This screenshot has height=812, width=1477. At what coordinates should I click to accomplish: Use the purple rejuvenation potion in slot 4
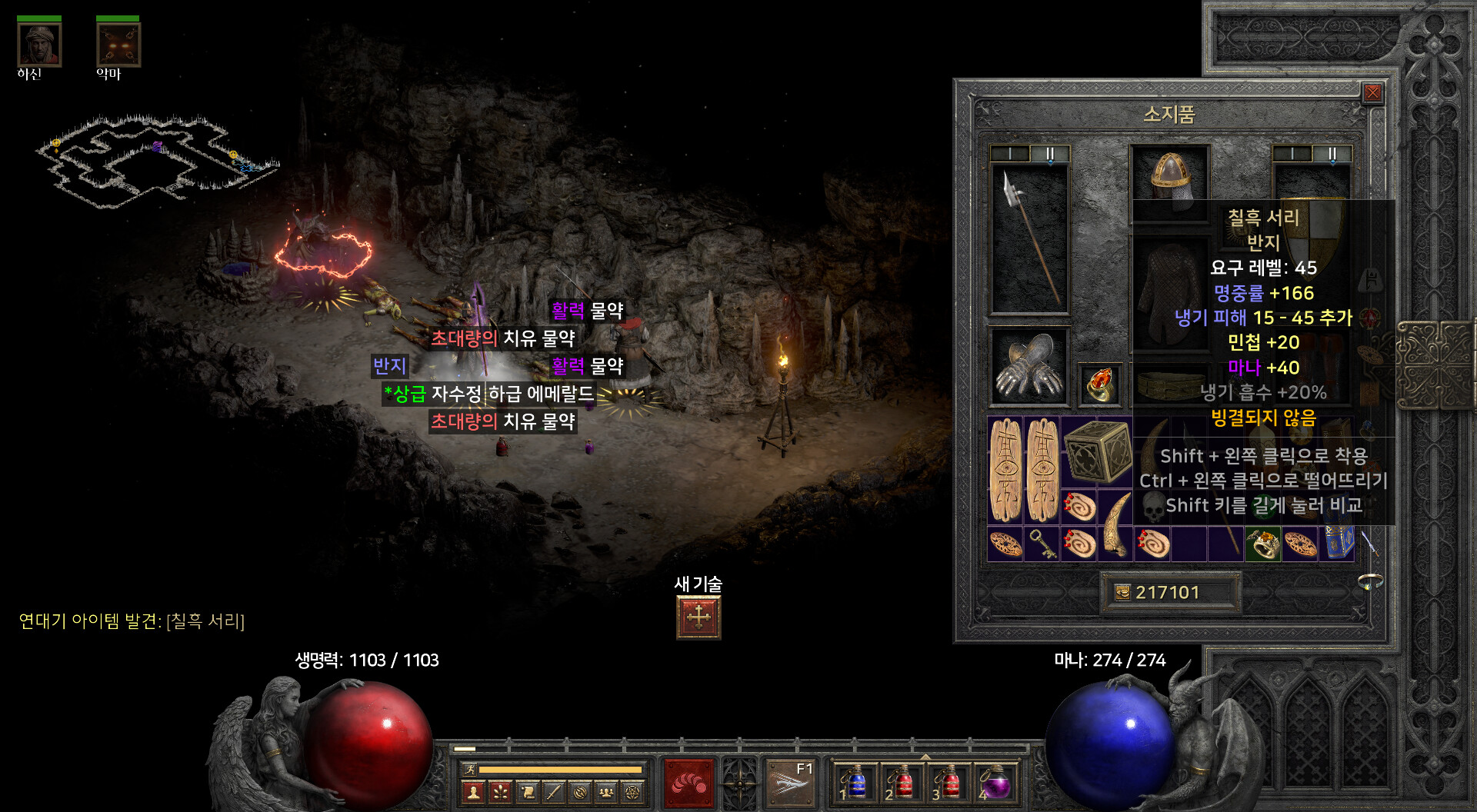tap(997, 784)
